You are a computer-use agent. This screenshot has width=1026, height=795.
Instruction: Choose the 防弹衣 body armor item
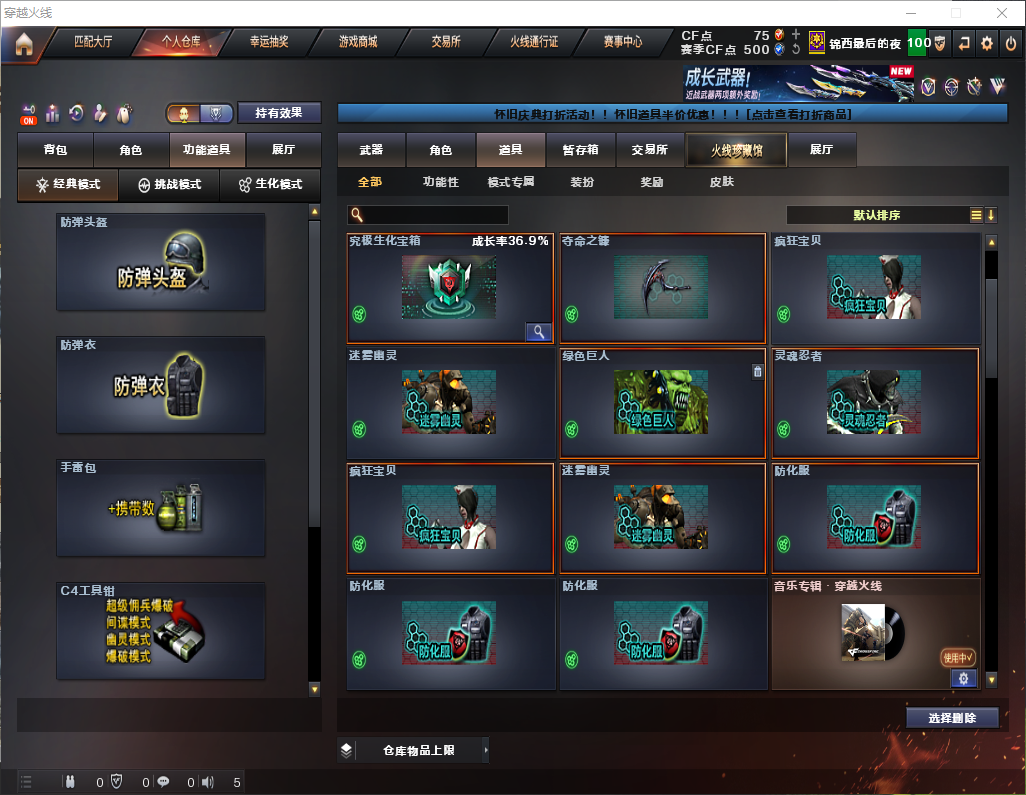(161, 385)
